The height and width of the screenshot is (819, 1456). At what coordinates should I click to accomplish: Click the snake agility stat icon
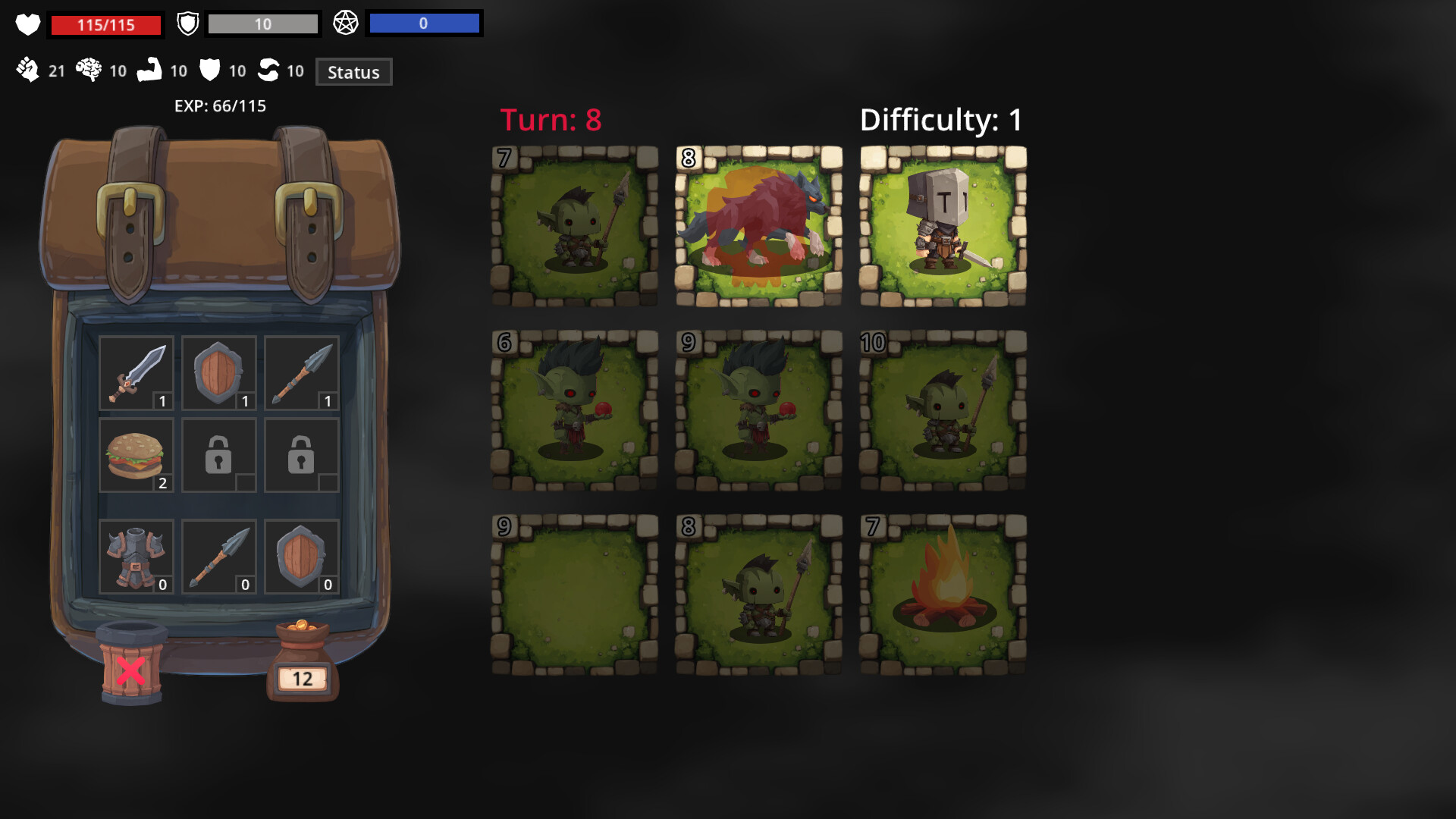point(270,70)
